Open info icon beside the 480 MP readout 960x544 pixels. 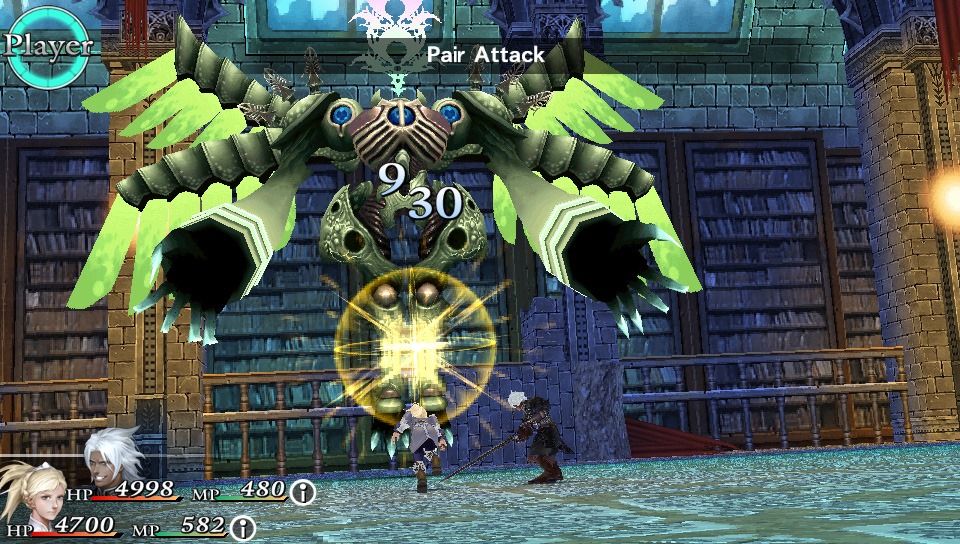[302, 491]
